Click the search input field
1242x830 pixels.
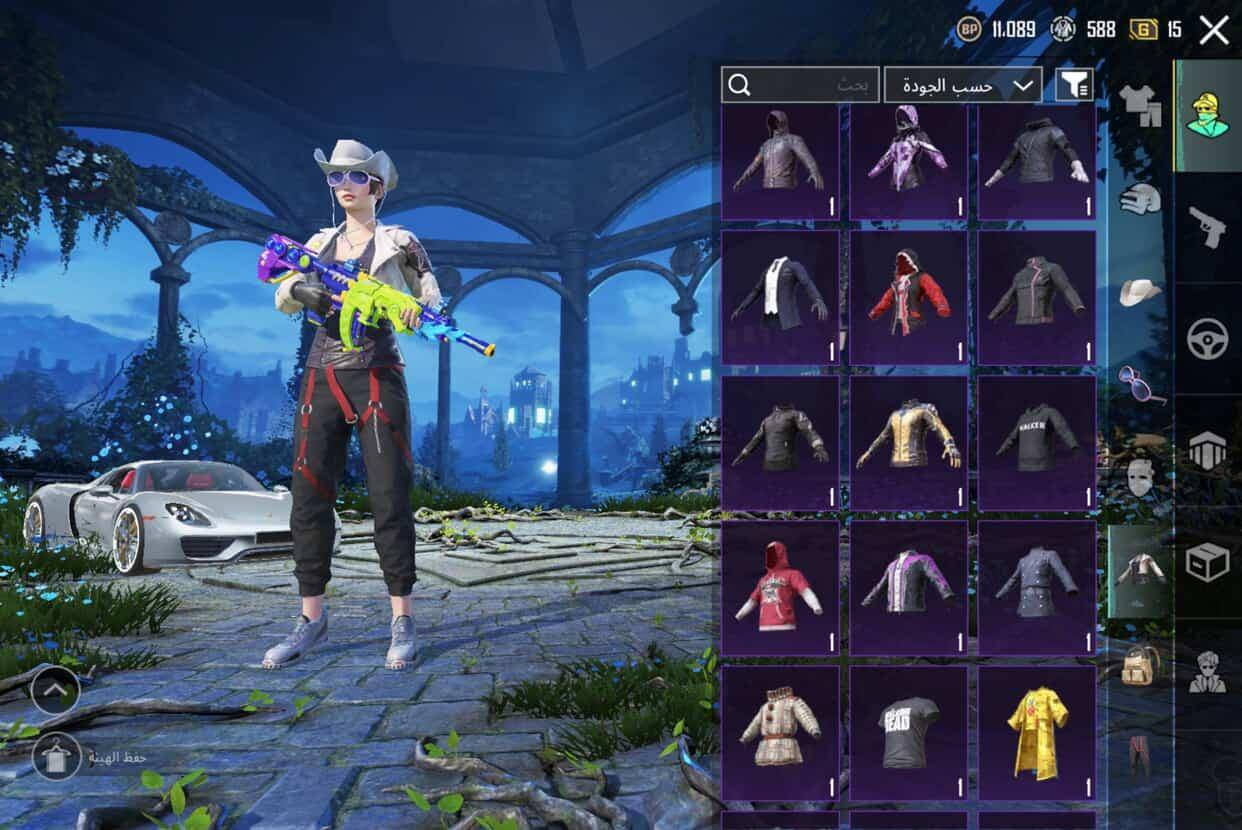tap(800, 85)
